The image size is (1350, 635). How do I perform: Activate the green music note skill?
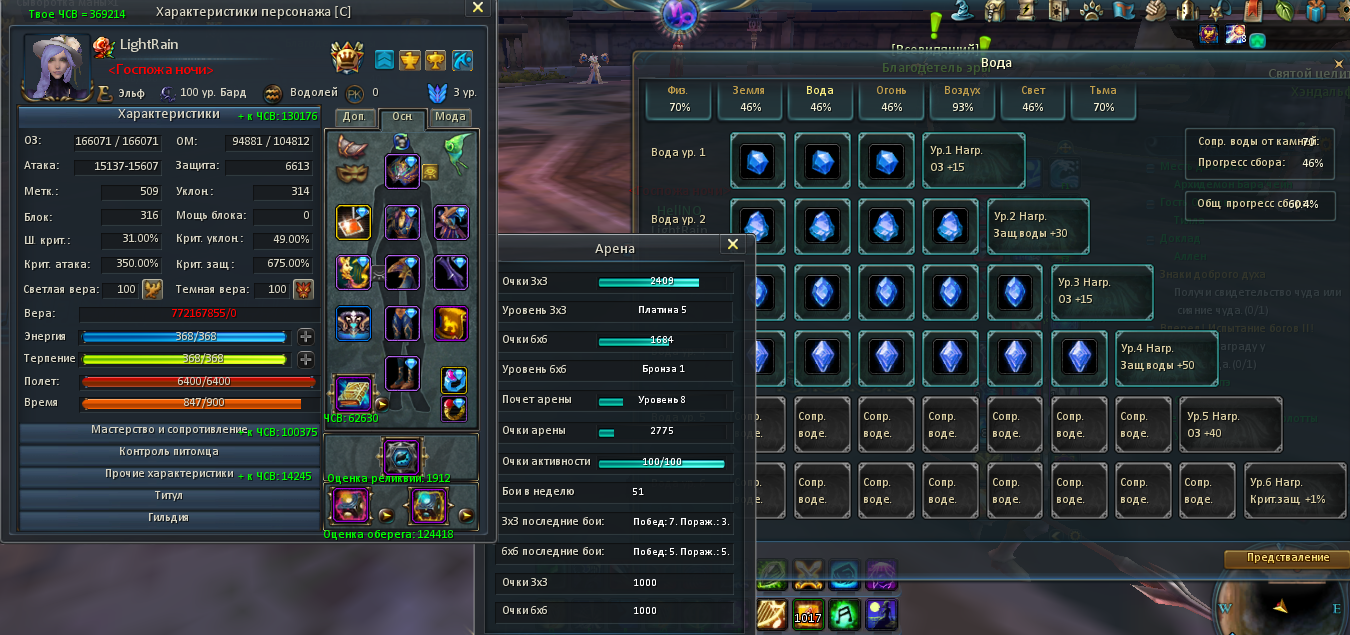(x=844, y=613)
